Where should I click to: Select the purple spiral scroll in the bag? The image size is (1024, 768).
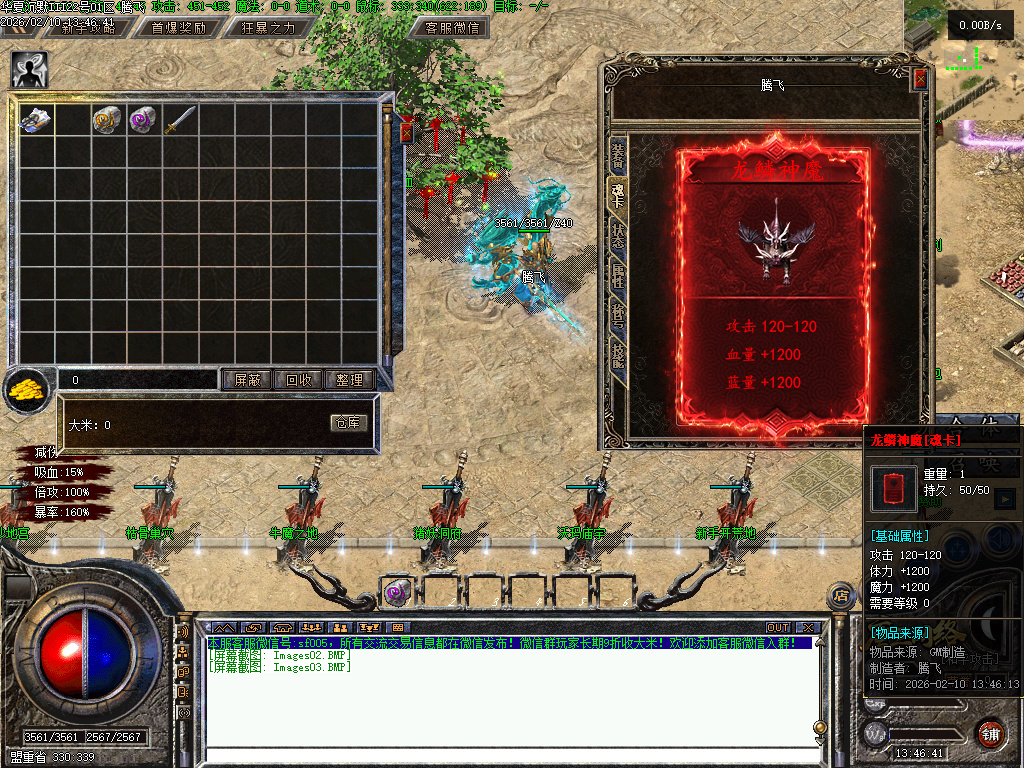(145, 120)
